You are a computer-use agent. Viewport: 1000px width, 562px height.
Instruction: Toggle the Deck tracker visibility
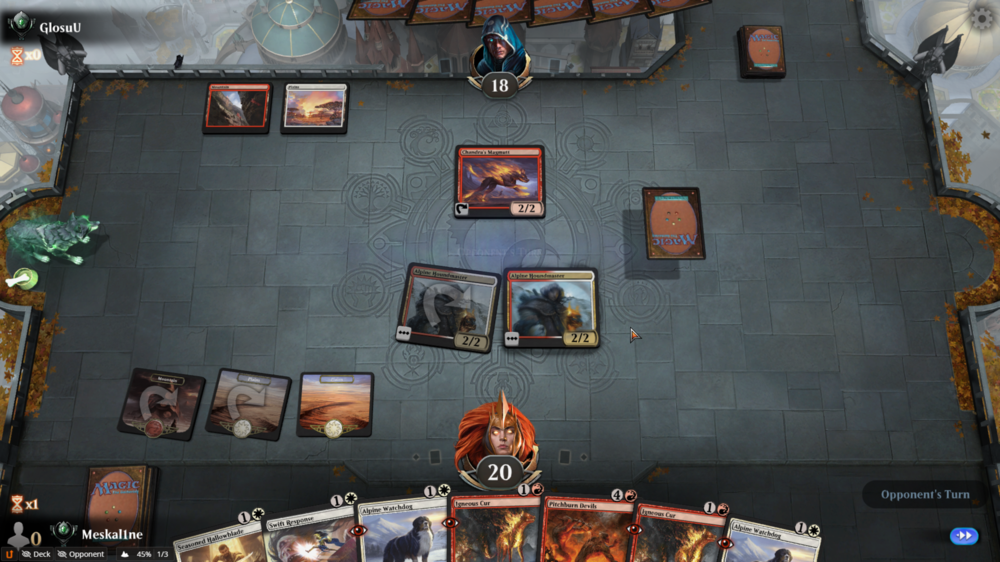click(36, 553)
